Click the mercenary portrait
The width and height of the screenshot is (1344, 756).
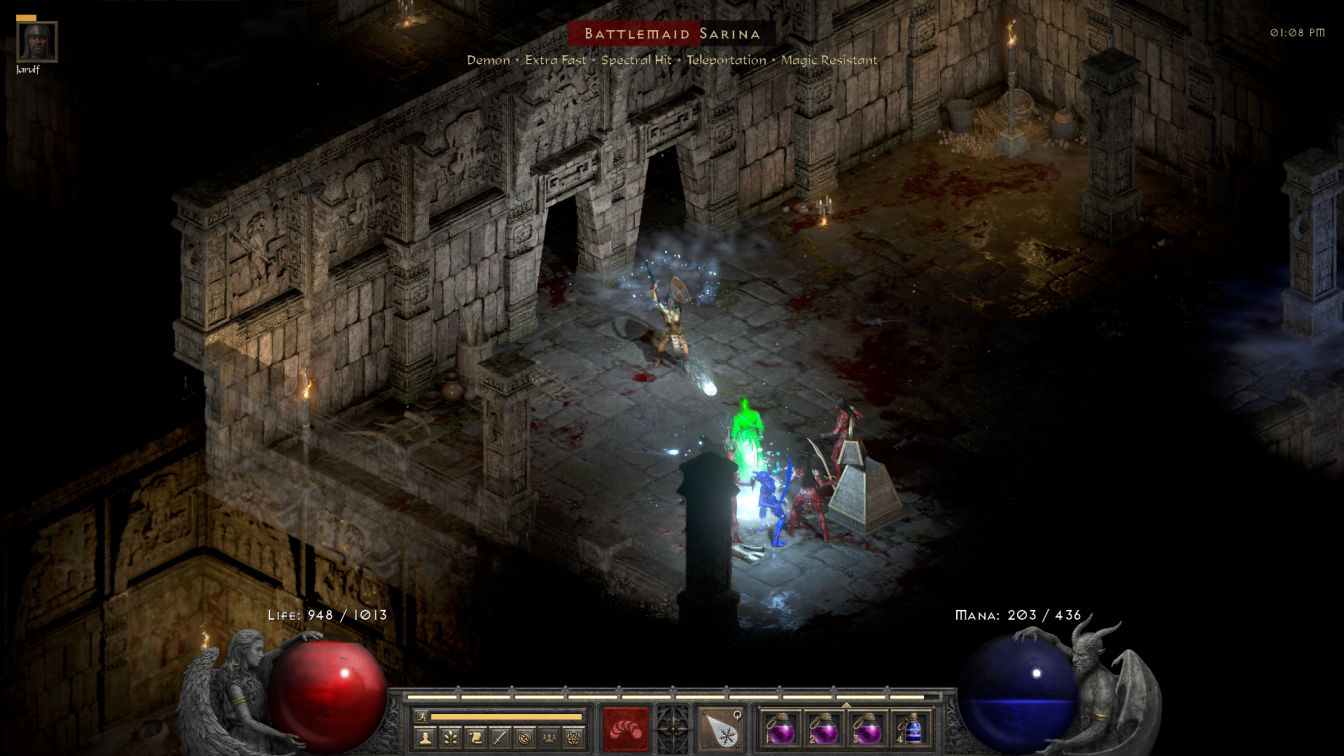click(37, 42)
